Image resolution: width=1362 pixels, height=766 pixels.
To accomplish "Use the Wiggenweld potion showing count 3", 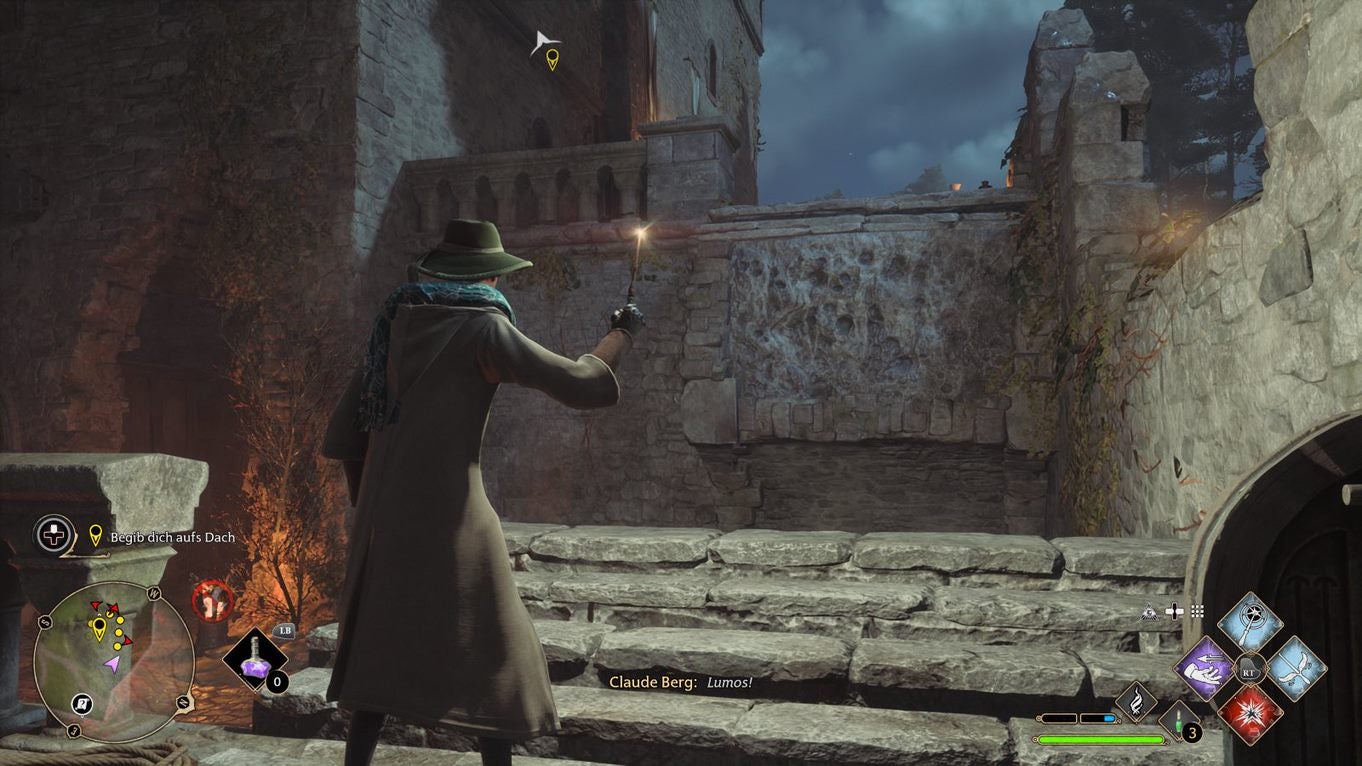I will 1178,720.
